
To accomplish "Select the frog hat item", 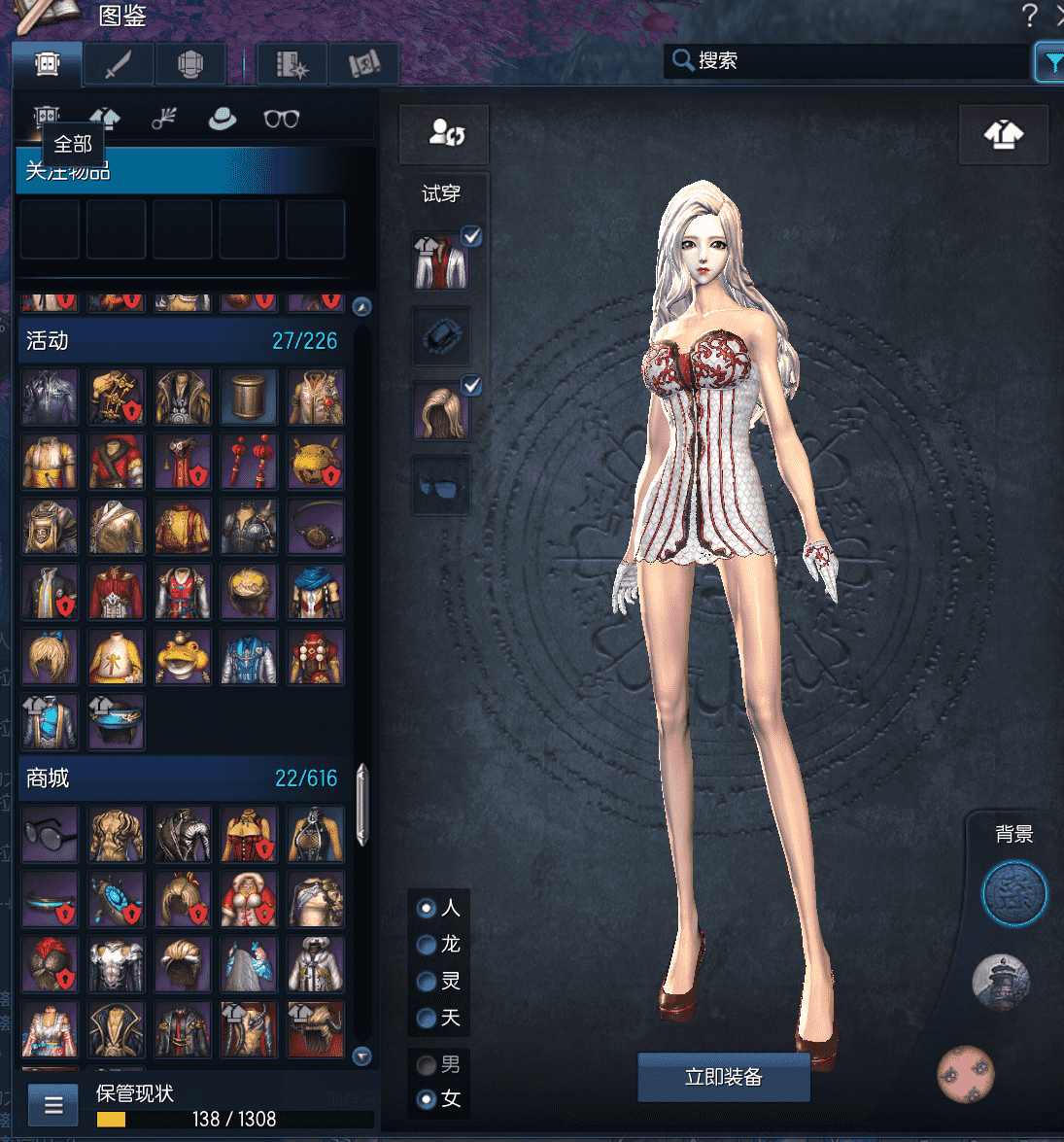I will click(183, 656).
